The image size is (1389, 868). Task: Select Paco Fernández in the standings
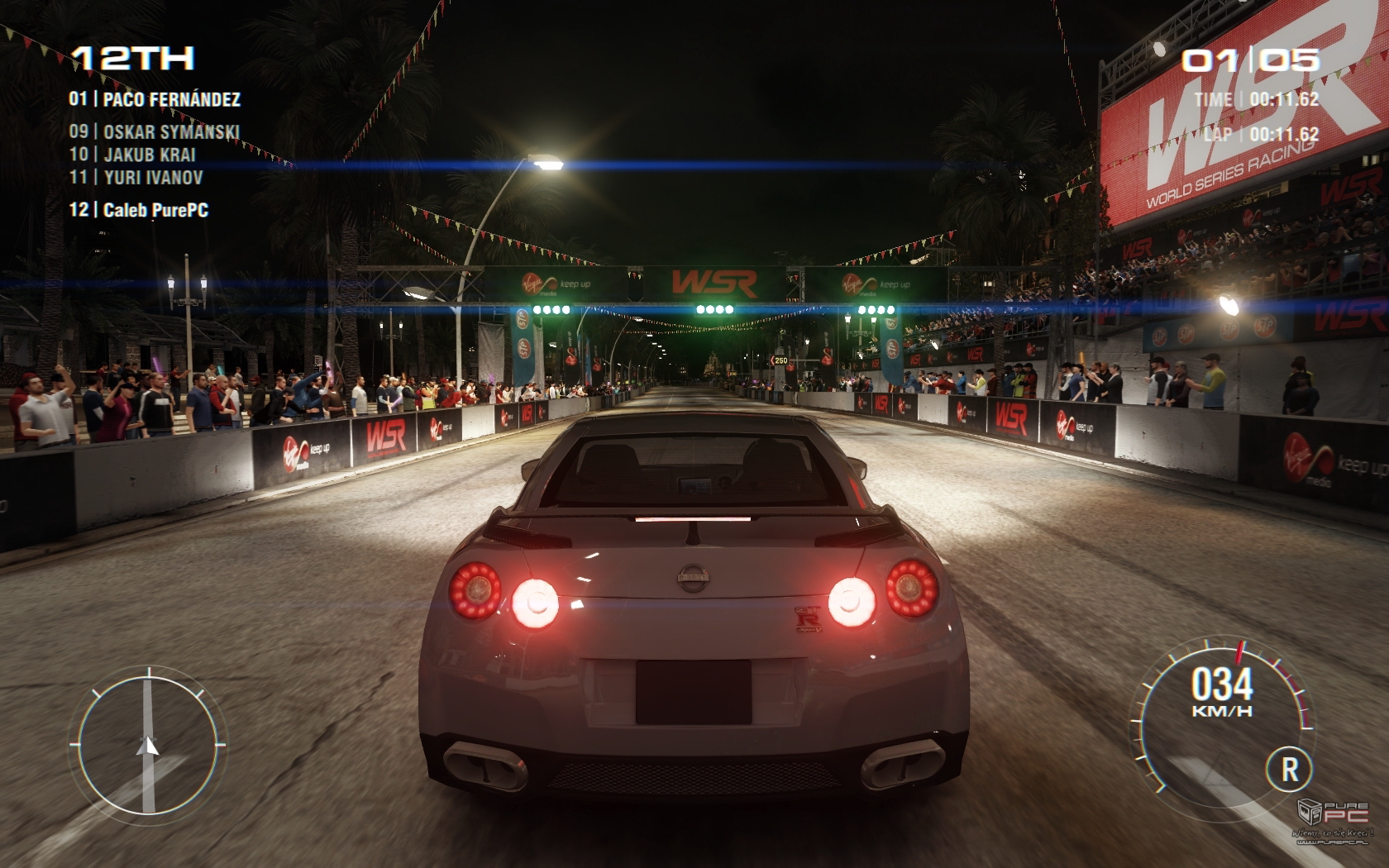click(x=155, y=99)
